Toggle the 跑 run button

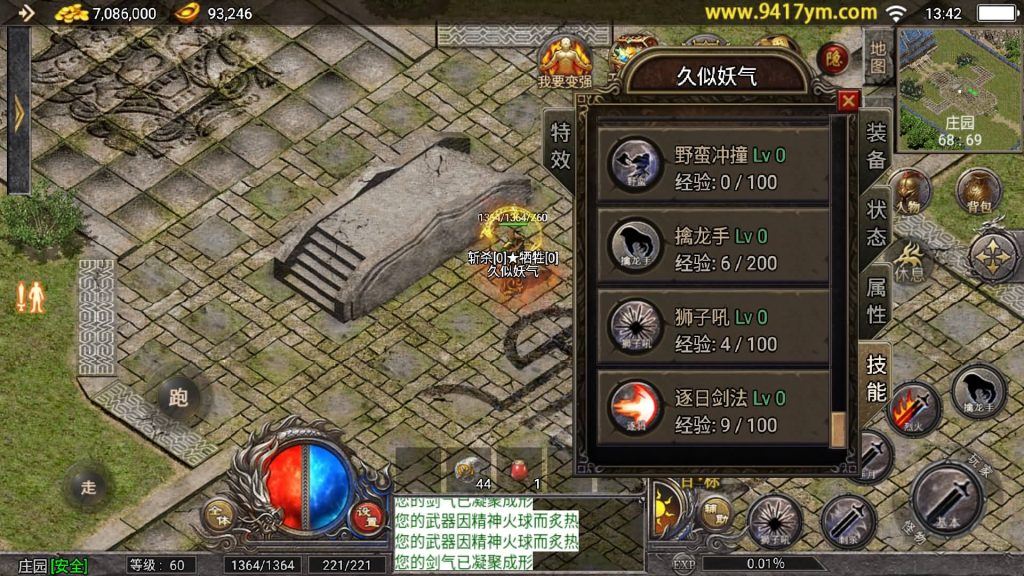178,398
